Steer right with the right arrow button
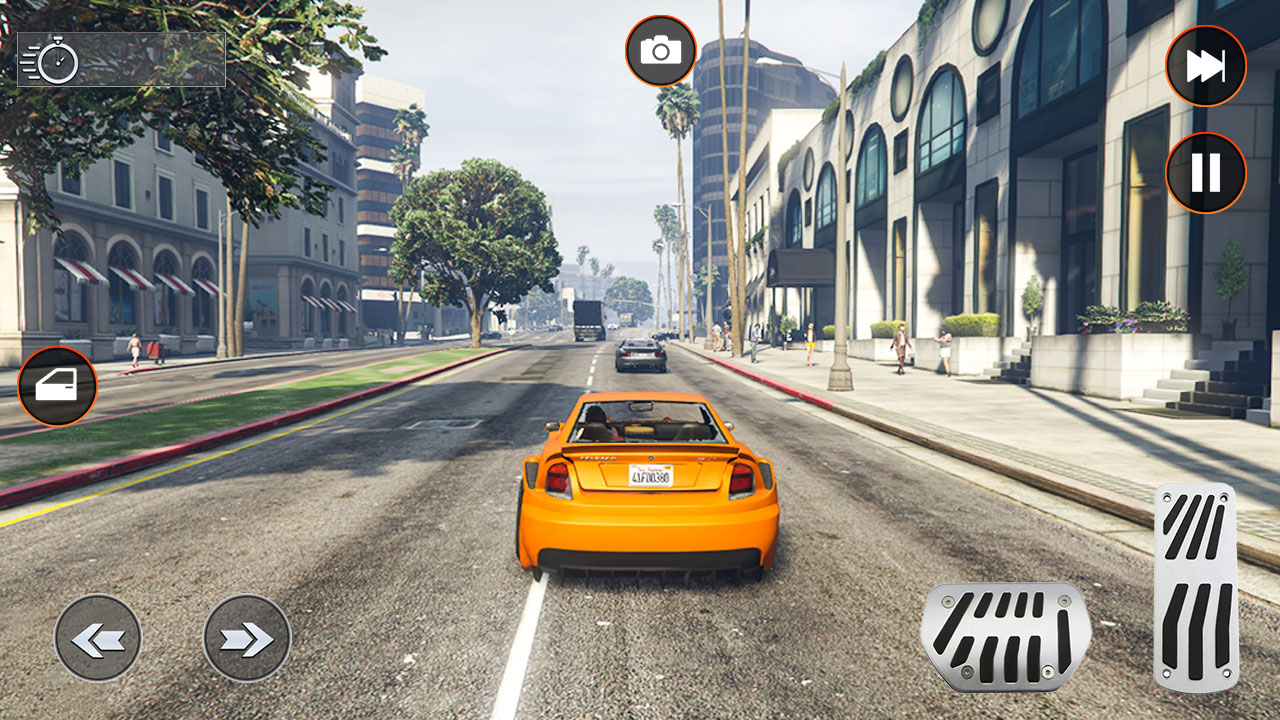Viewport: 1280px width, 720px height. point(246,638)
